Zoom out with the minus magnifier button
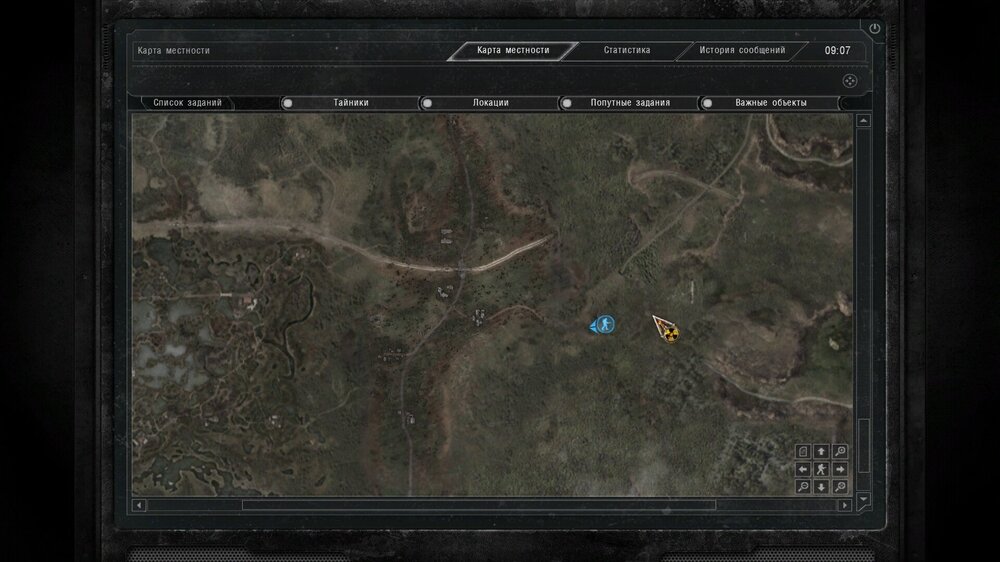The height and width of the screenshot is (562, 1000). tap(803, 487)
